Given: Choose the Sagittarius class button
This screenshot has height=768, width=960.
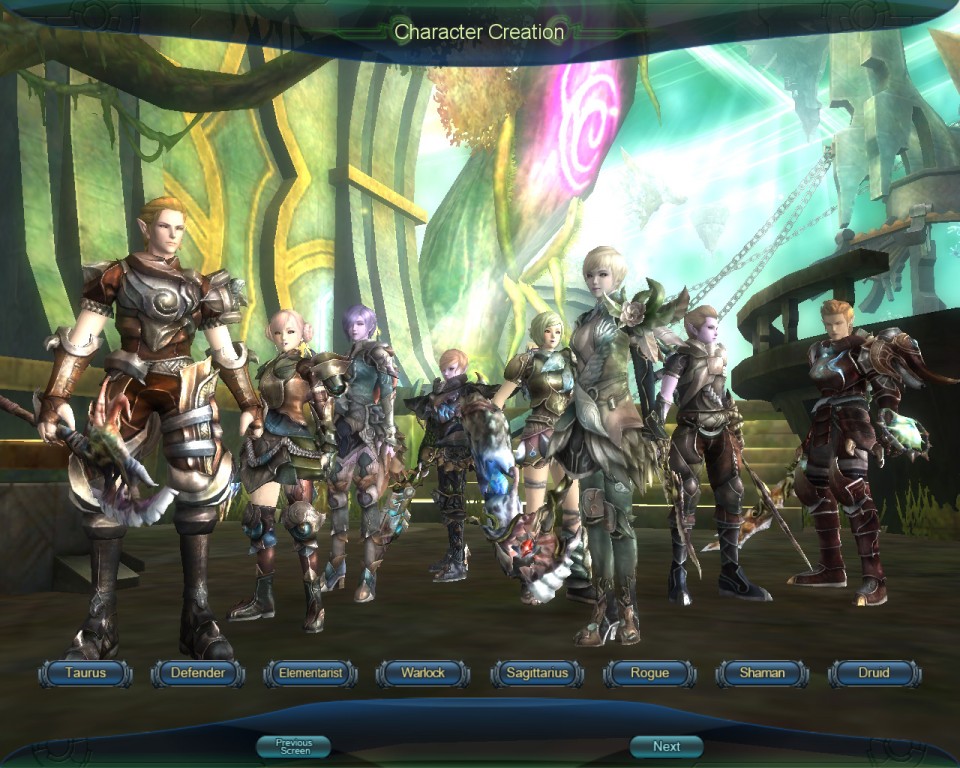Looking at the screenshot, I should coord(536,673).
